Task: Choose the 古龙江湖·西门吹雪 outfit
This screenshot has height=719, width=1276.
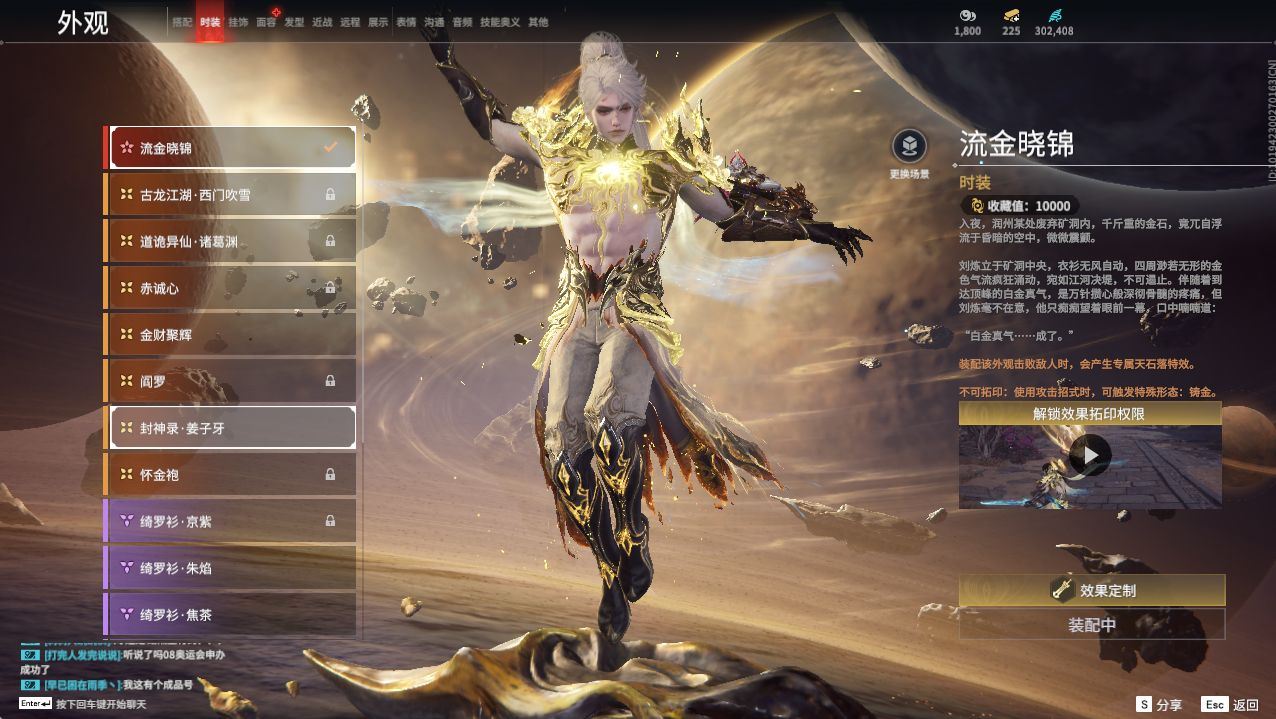Action: point(231,194)
